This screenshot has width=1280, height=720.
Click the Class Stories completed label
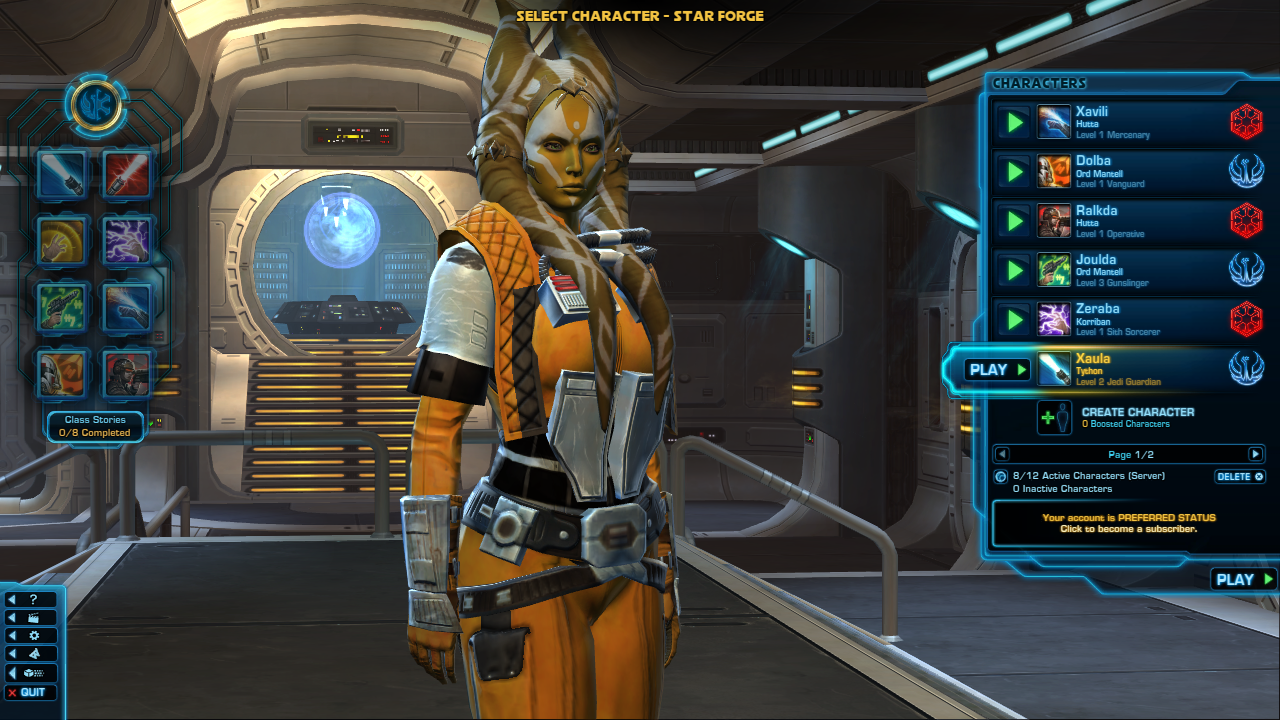click(96, 426)
